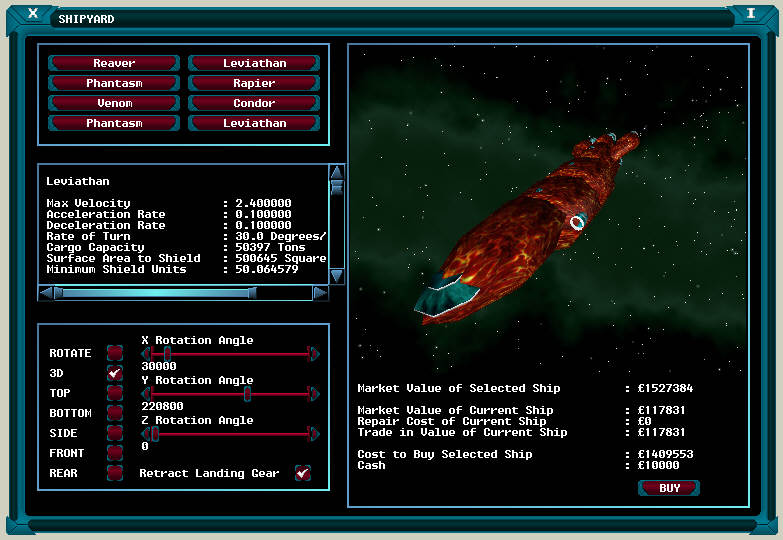Show the REAR view of the ship
This screenshot has width=783, height=540.
115,473
